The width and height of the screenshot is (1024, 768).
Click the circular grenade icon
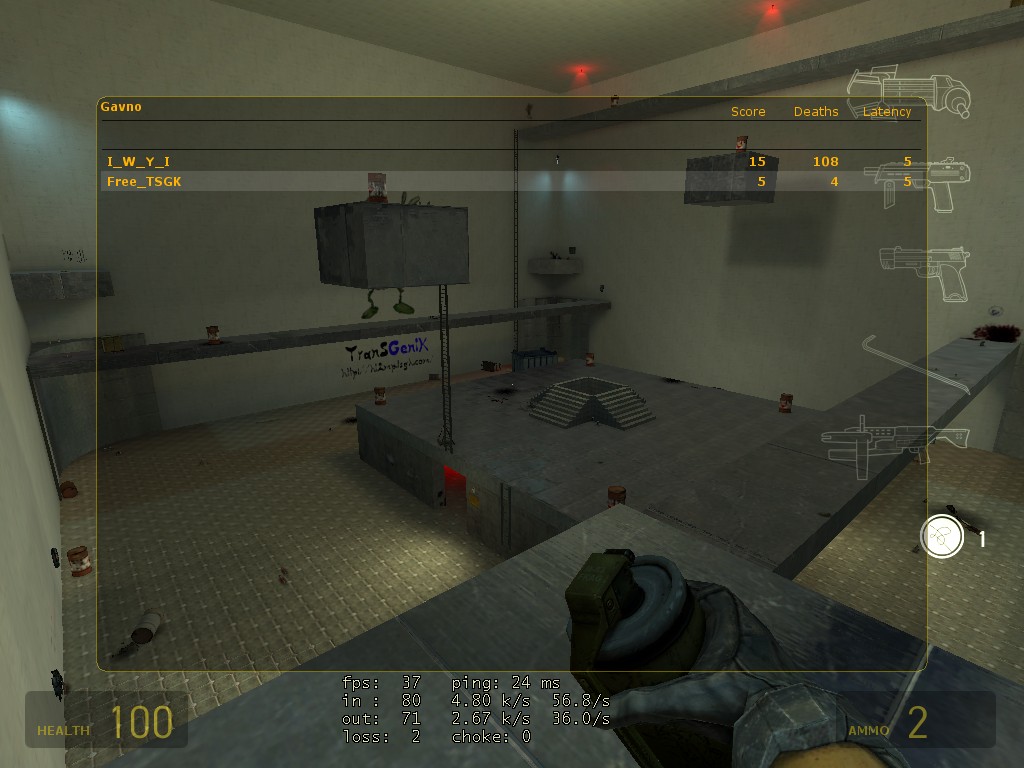click(941, 537)
